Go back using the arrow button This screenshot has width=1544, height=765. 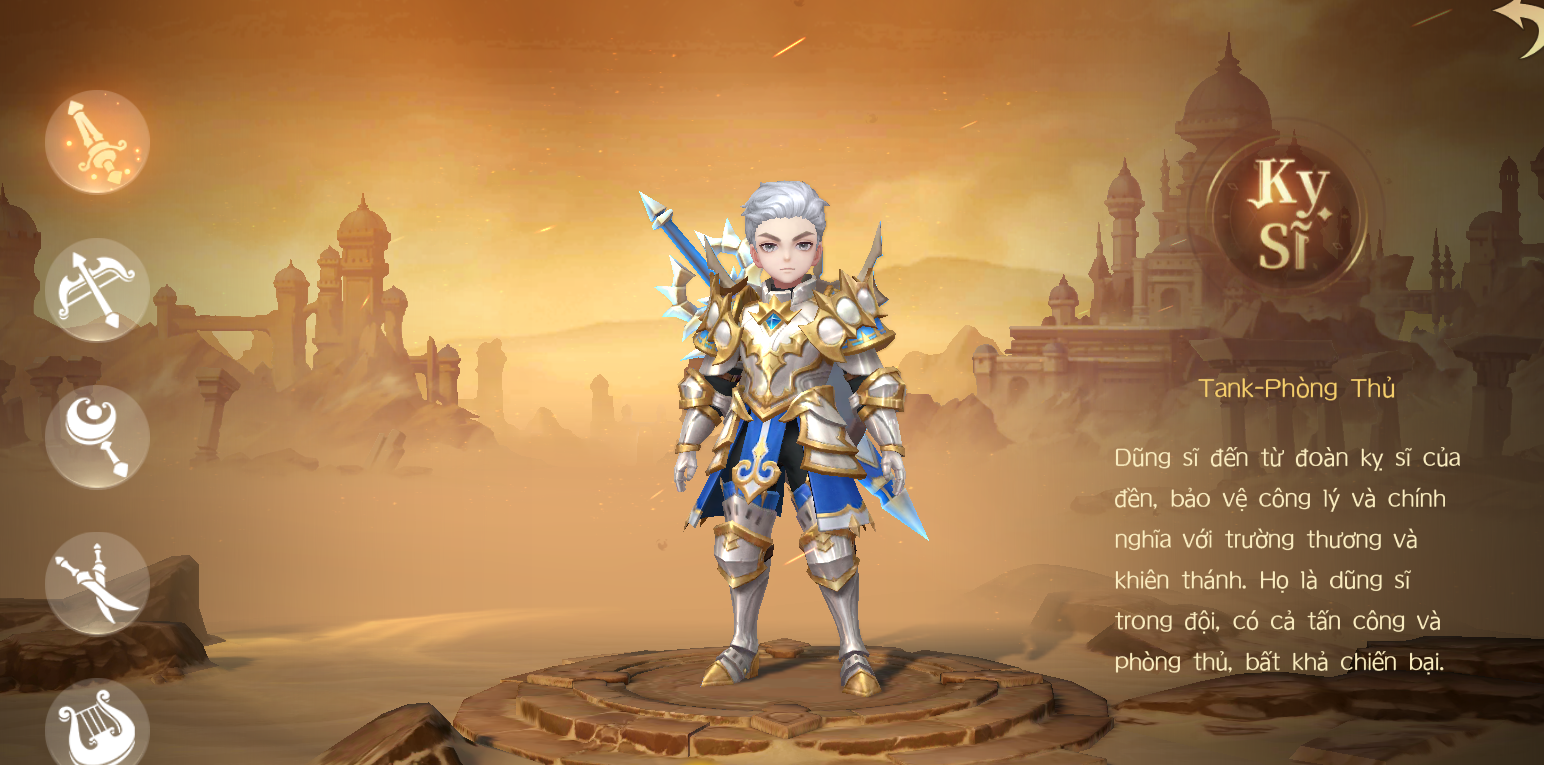point(1519,27)
